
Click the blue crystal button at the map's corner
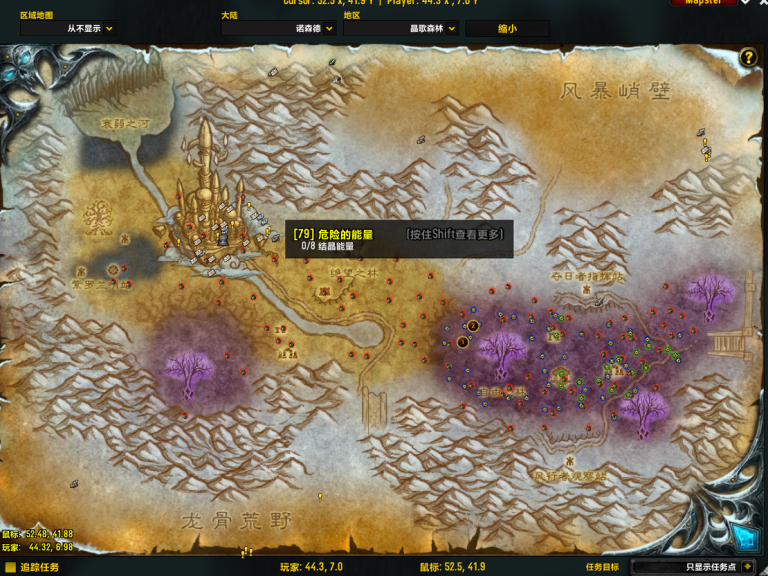(x=744, y=538)
